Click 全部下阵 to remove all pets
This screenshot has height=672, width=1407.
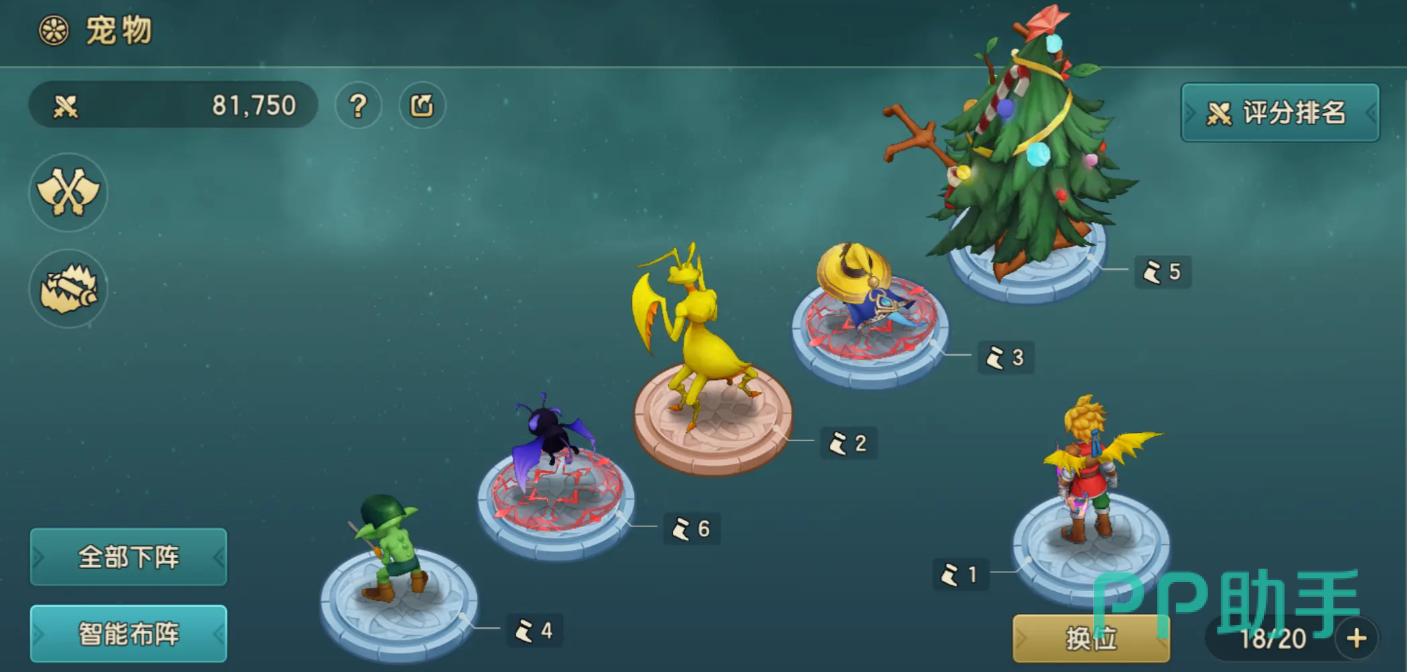[x=128, y=557]
